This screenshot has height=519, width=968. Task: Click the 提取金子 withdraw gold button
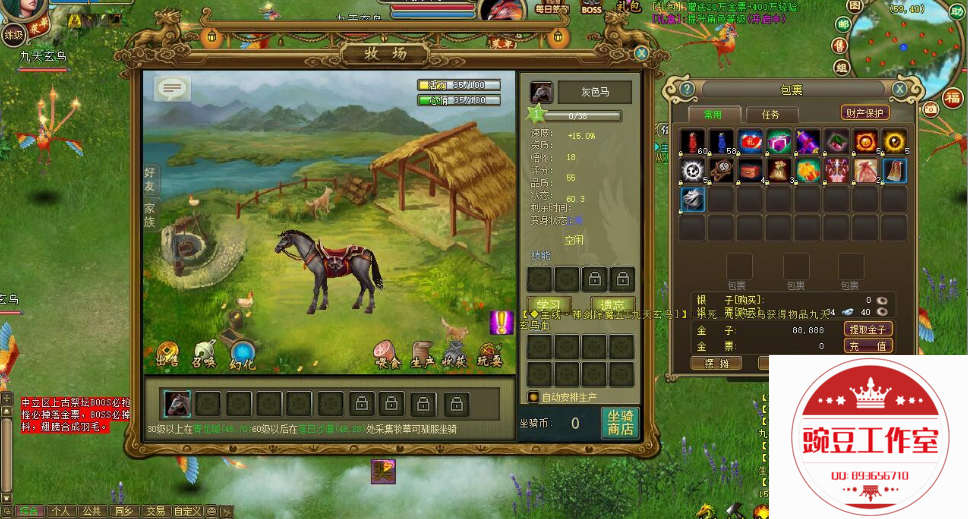click(x=868, y=329)
